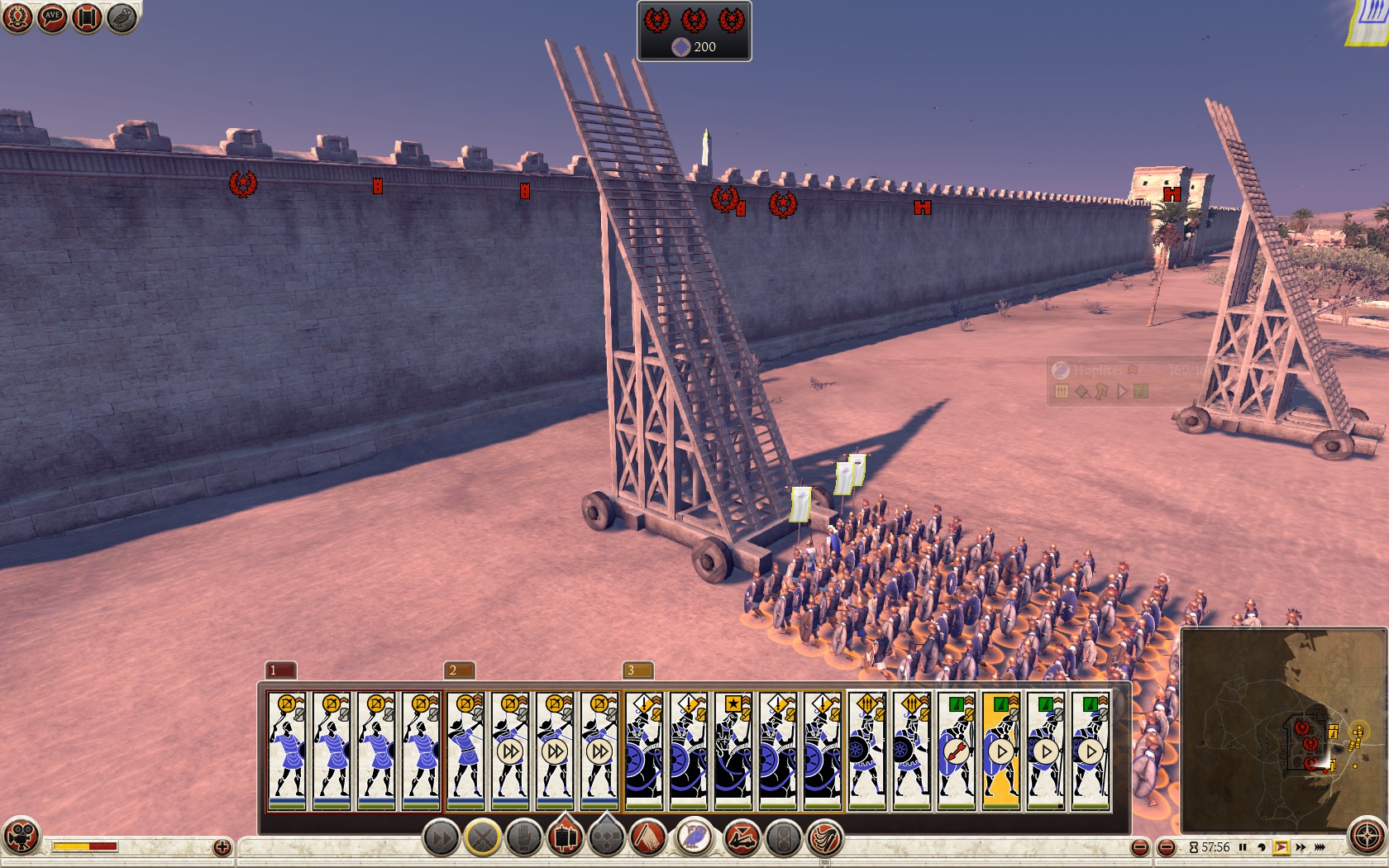
Task: Select the cavalry card with star badge
Action: point(733,750)
